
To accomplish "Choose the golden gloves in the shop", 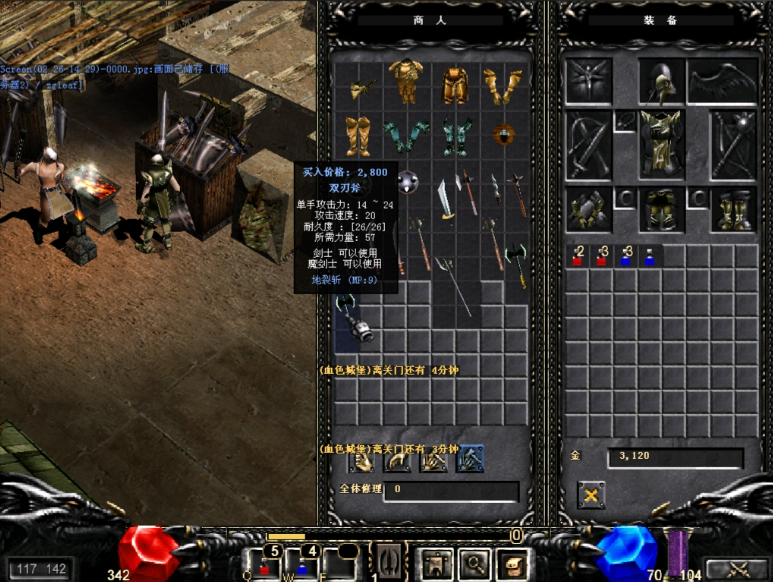I will pos(503,86).
